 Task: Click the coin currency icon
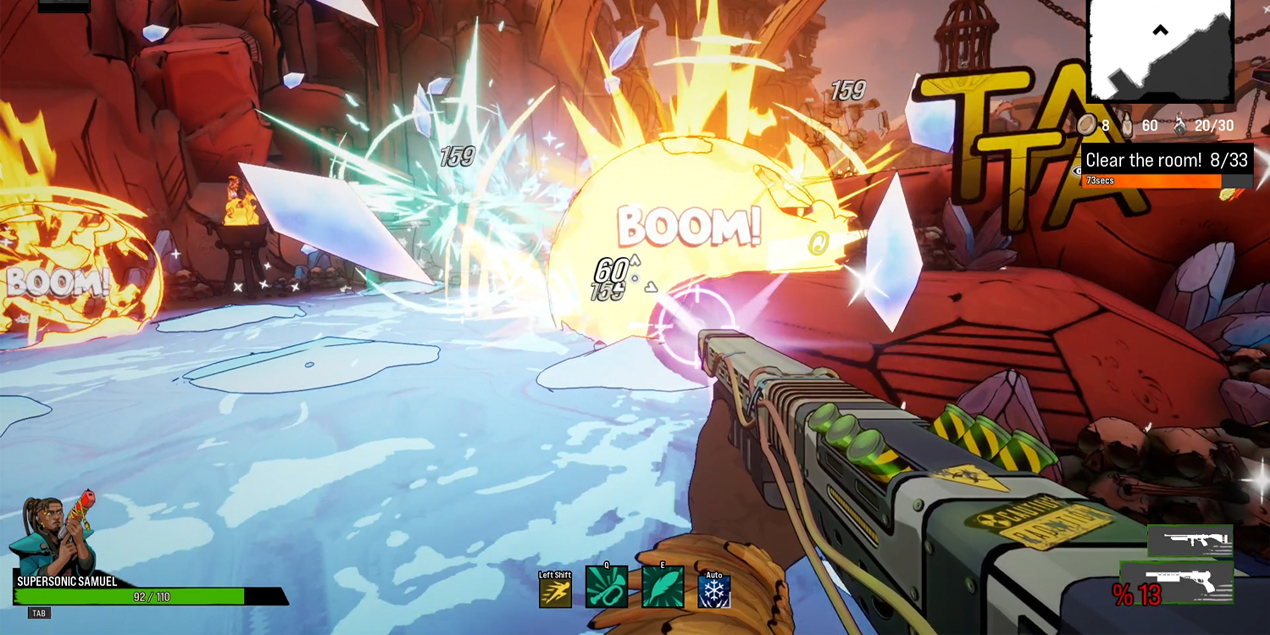pos(1087,125)
